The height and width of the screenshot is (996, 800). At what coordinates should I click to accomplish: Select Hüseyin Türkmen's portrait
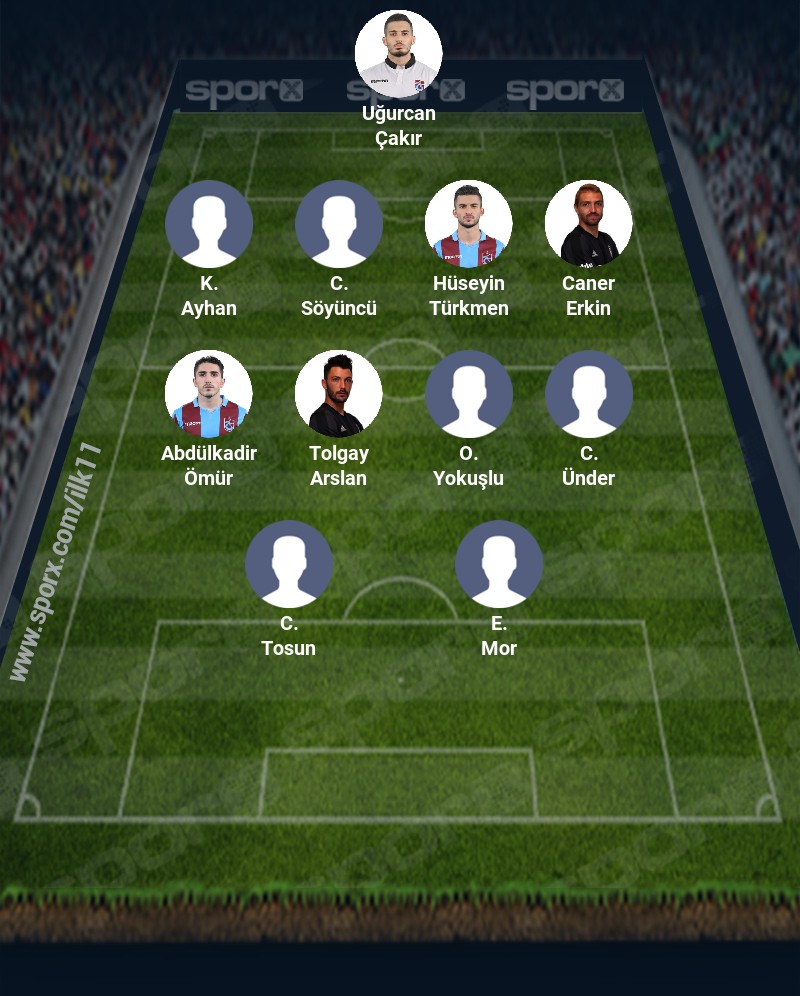469,224
